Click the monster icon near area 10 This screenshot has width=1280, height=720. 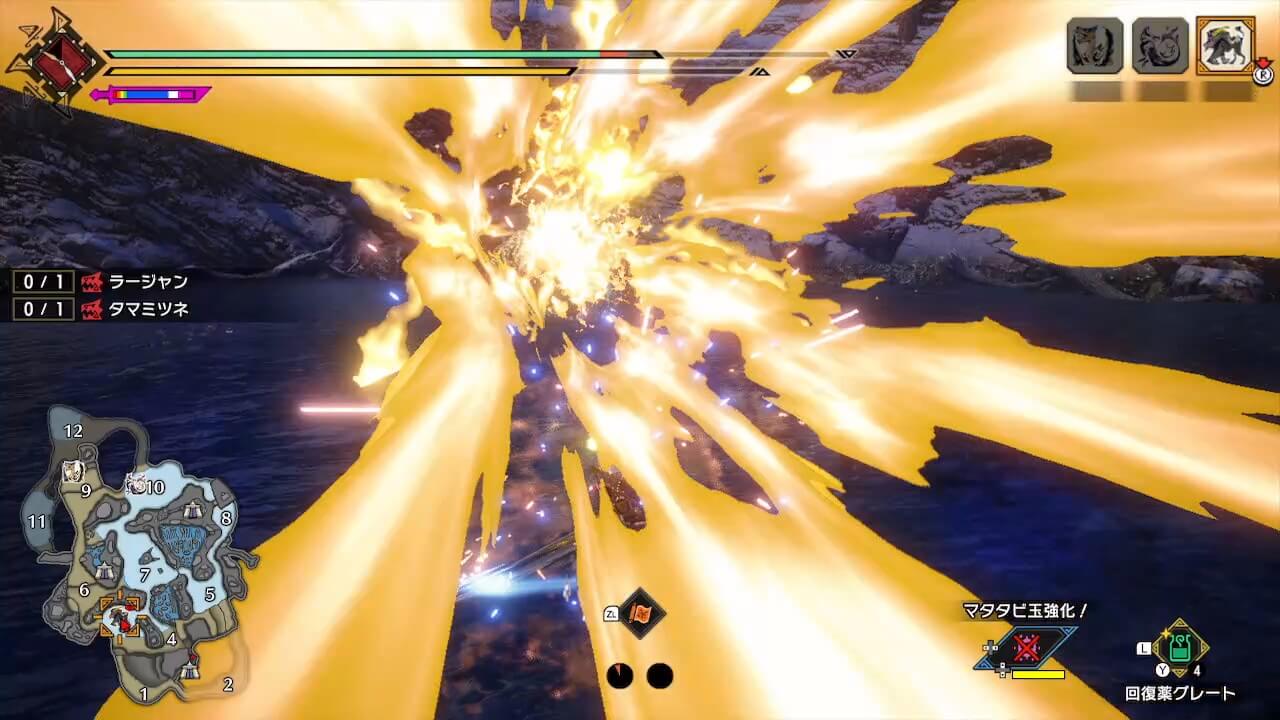(136, 484)
